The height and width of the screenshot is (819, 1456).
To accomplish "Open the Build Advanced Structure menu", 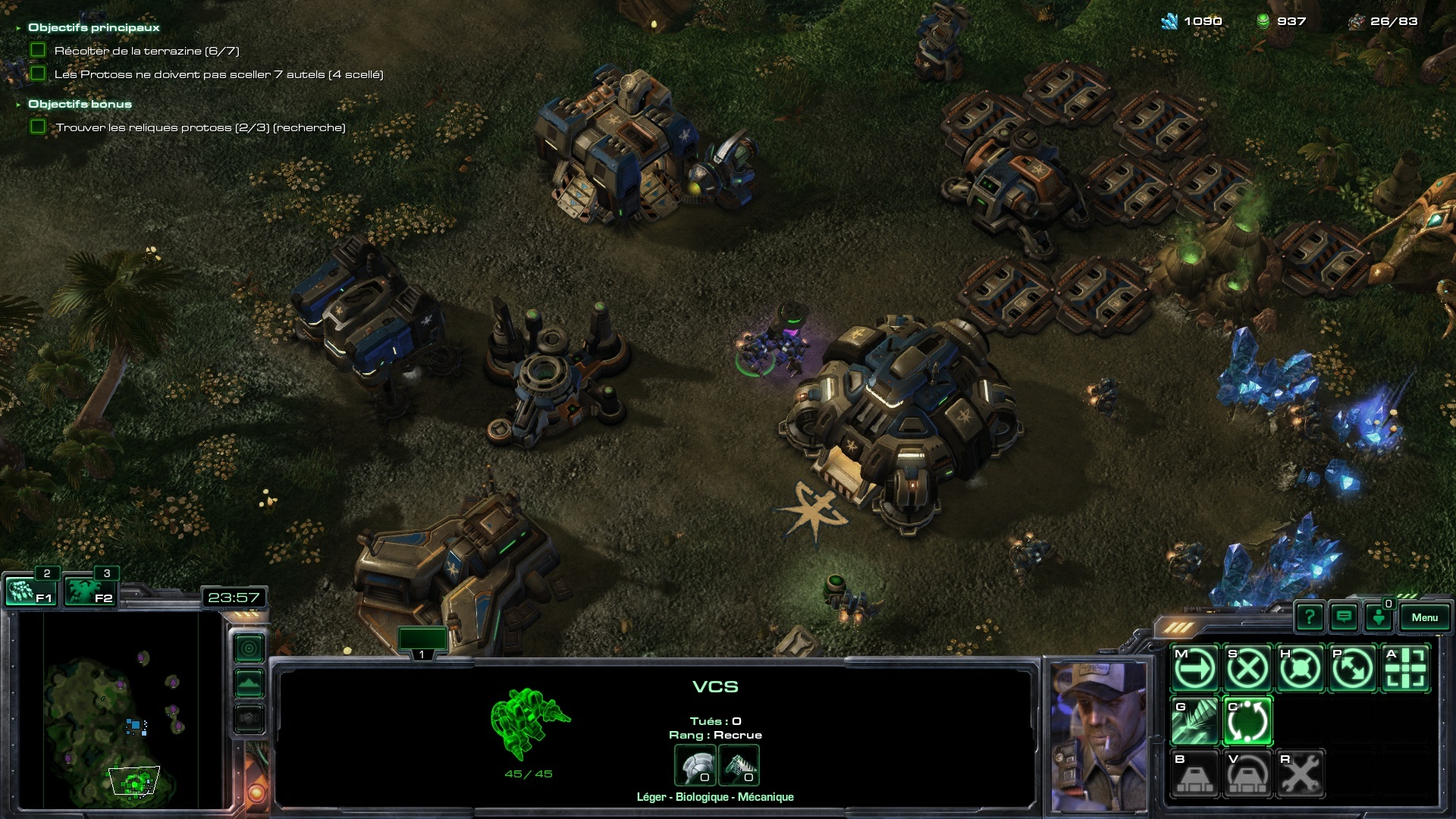I will click(1247, 773).
